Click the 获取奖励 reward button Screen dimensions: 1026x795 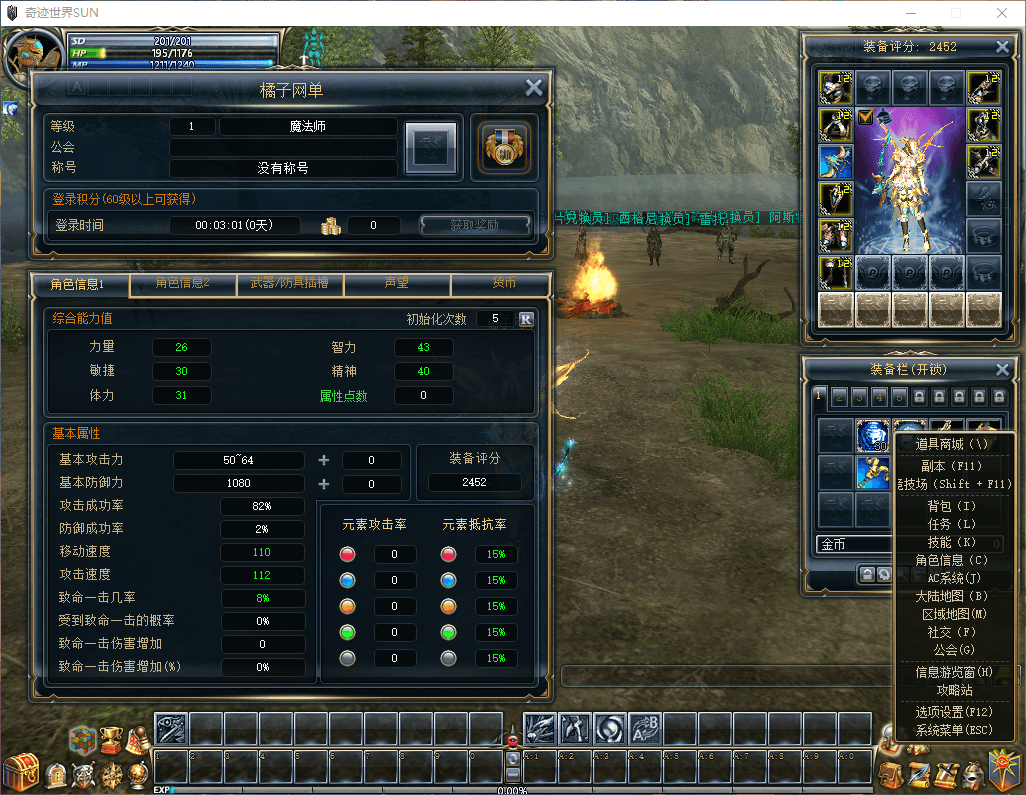tap(474, 225)
